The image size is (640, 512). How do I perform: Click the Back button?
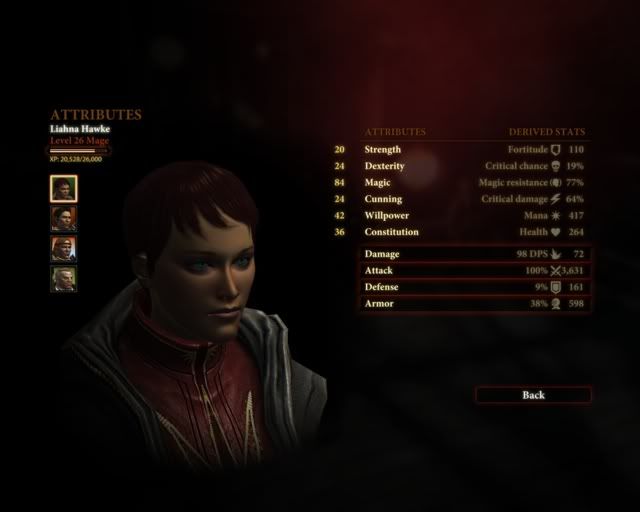point(533,395)
